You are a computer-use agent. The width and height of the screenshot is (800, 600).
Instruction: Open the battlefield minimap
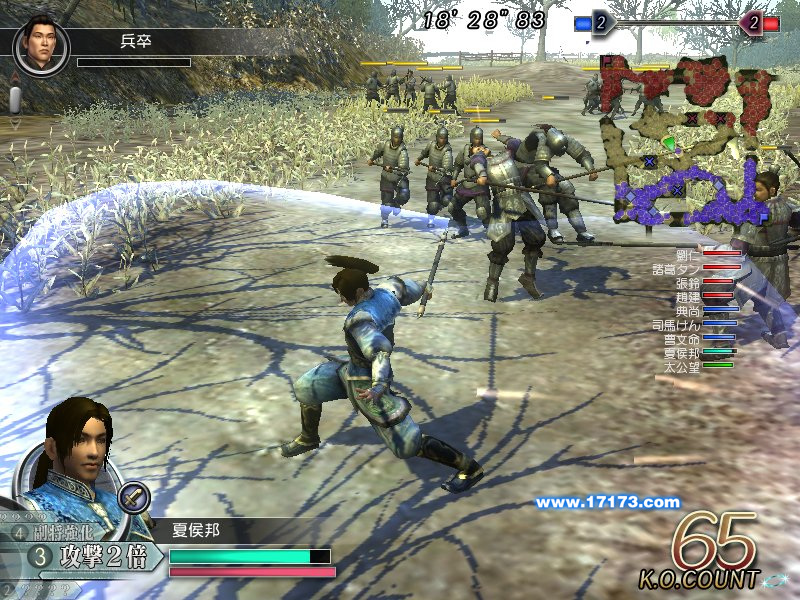(x=688, y=142)
